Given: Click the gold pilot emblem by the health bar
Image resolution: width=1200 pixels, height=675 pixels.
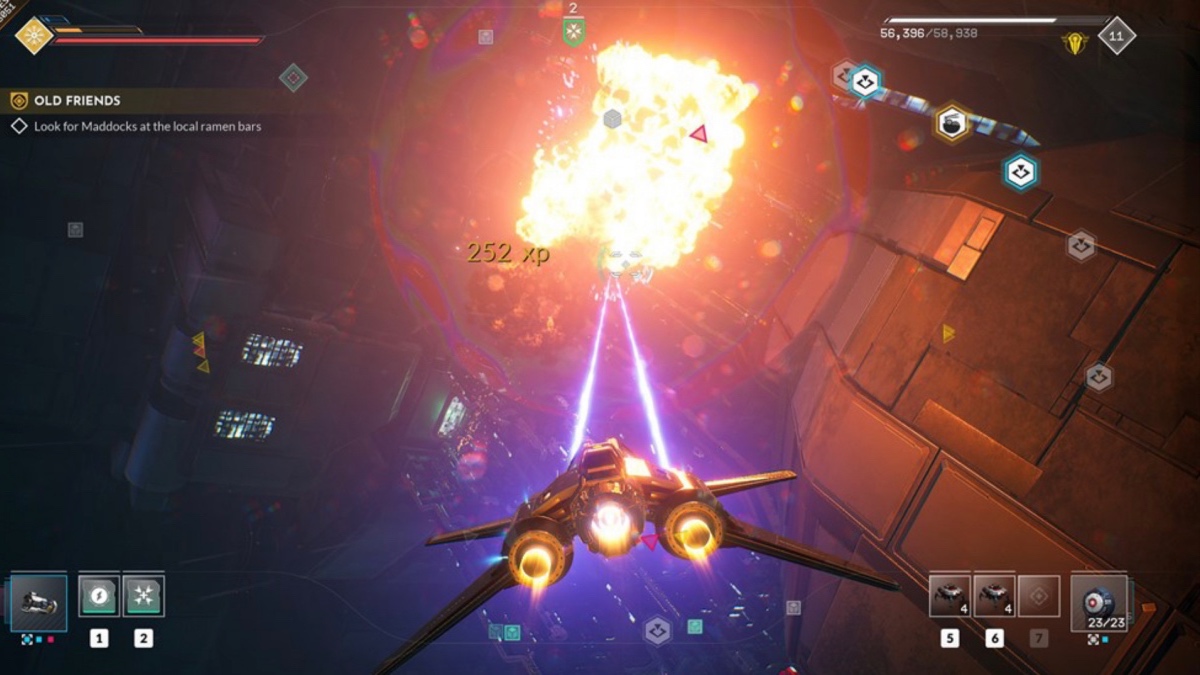Looking at the screenshot, I should tap(34, 36).
